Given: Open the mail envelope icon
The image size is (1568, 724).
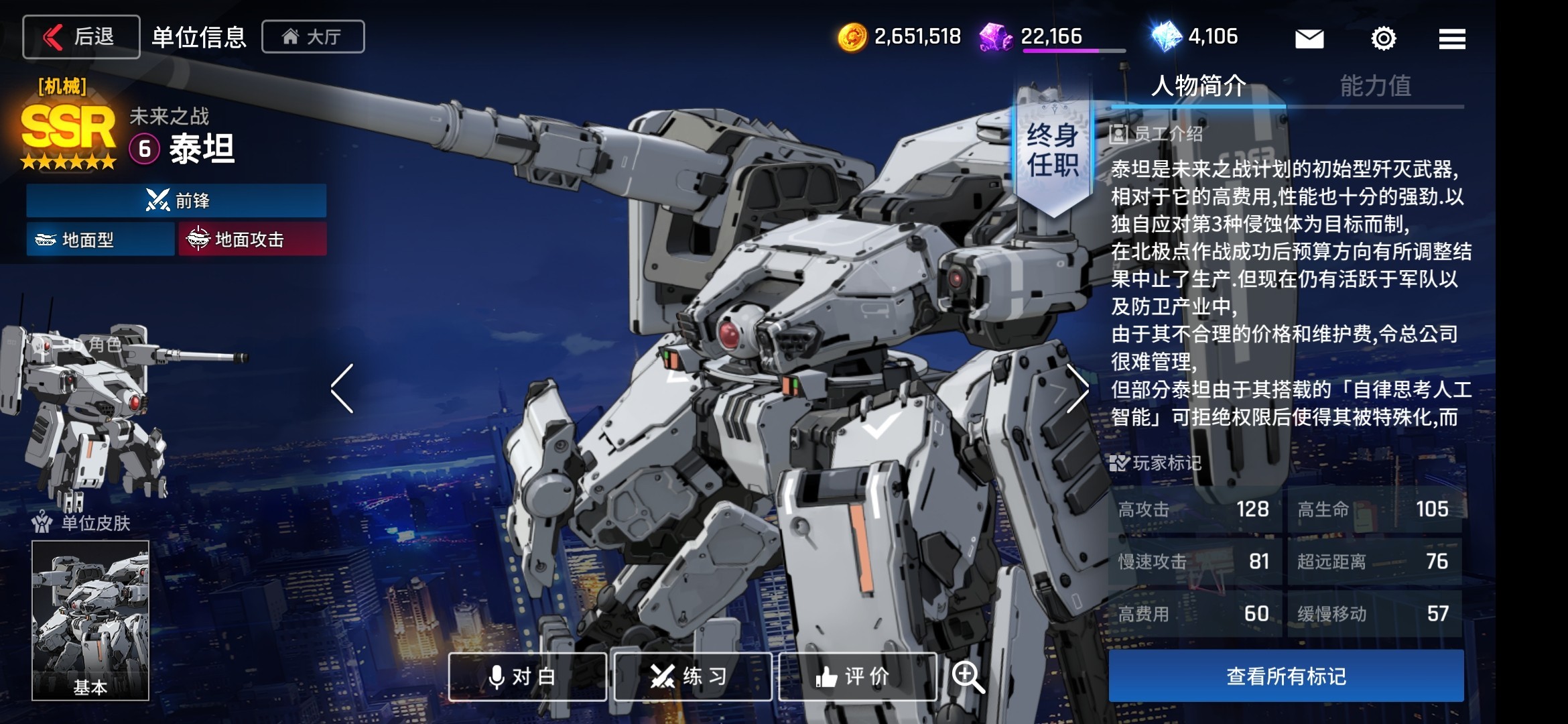Looking at the screenshot, I should click(1309, 38).
